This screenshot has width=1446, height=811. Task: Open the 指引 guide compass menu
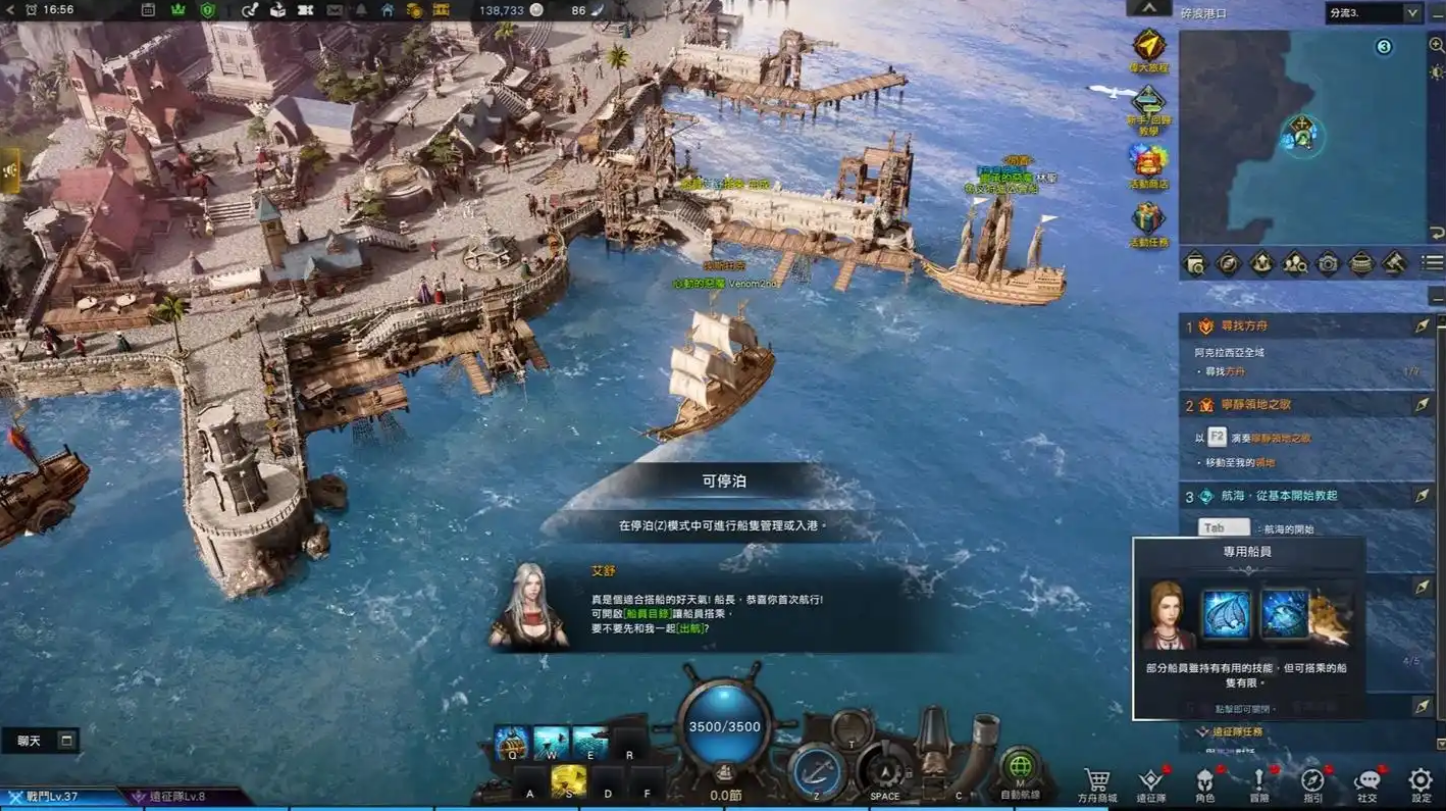(1313, 781)
